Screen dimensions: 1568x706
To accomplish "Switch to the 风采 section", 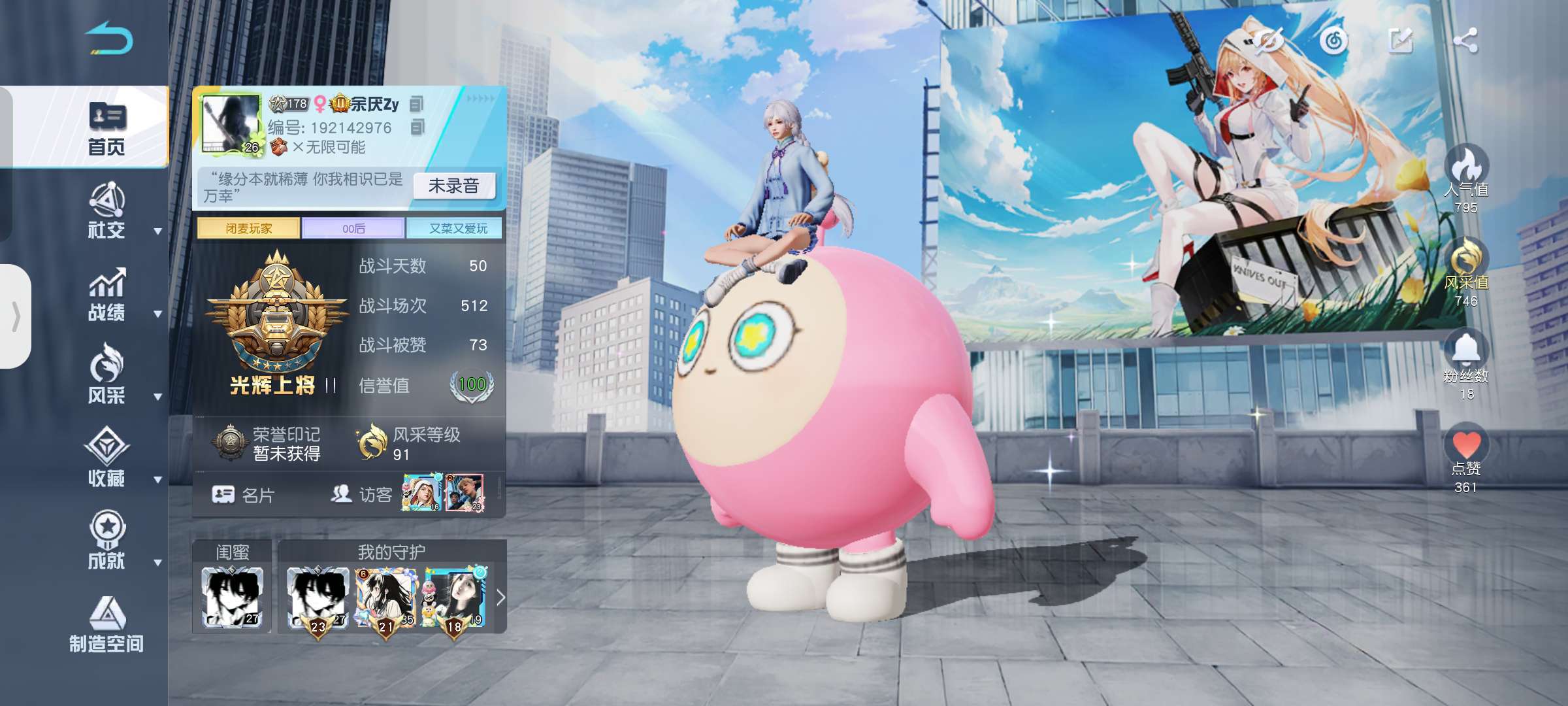I will pyautogui.click(x=106, y=377).
